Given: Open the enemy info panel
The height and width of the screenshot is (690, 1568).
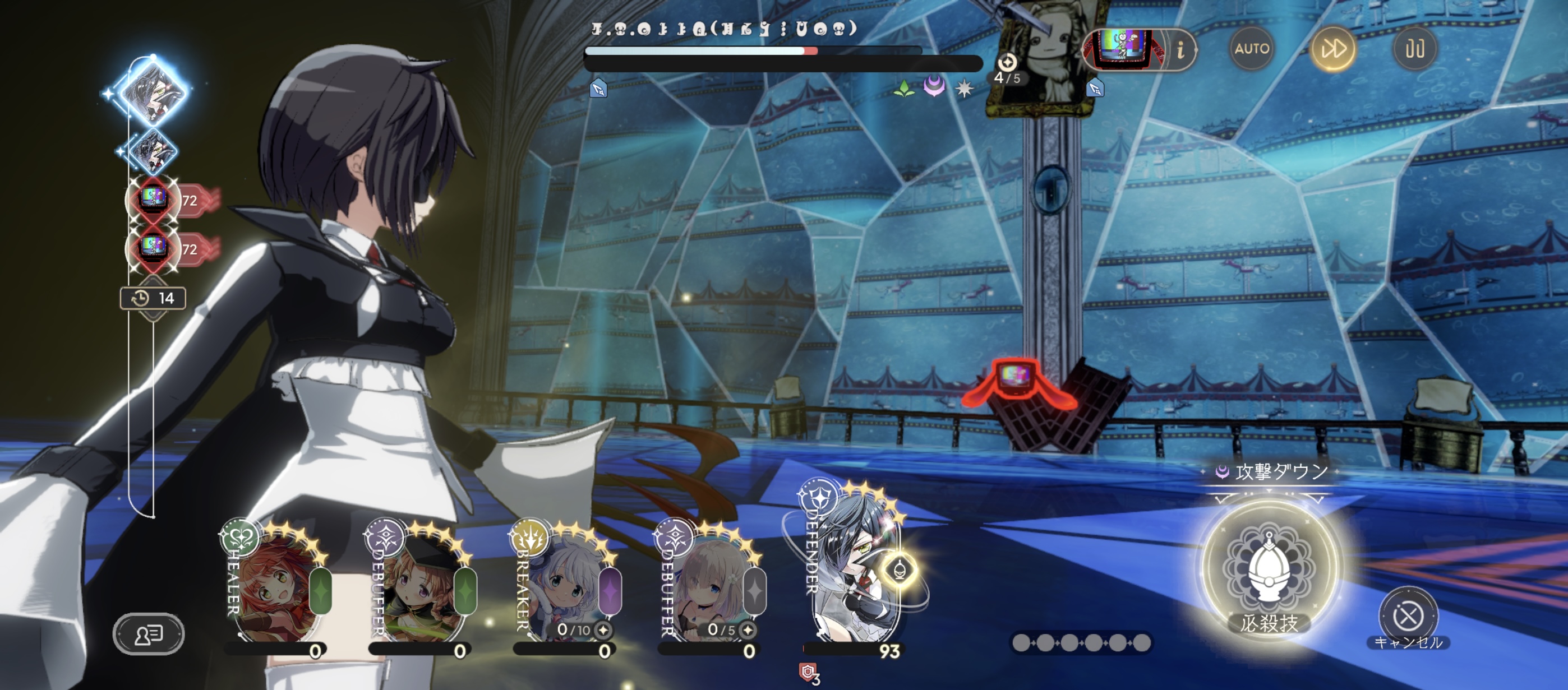Looking at the screenshot, I should pos(1180,50).
